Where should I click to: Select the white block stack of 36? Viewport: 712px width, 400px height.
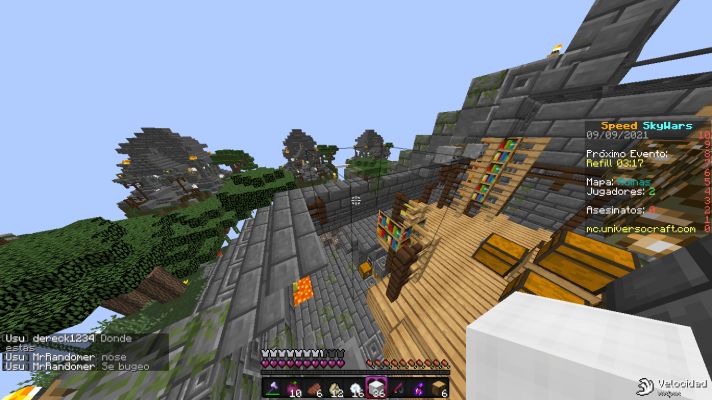(377, 388)
